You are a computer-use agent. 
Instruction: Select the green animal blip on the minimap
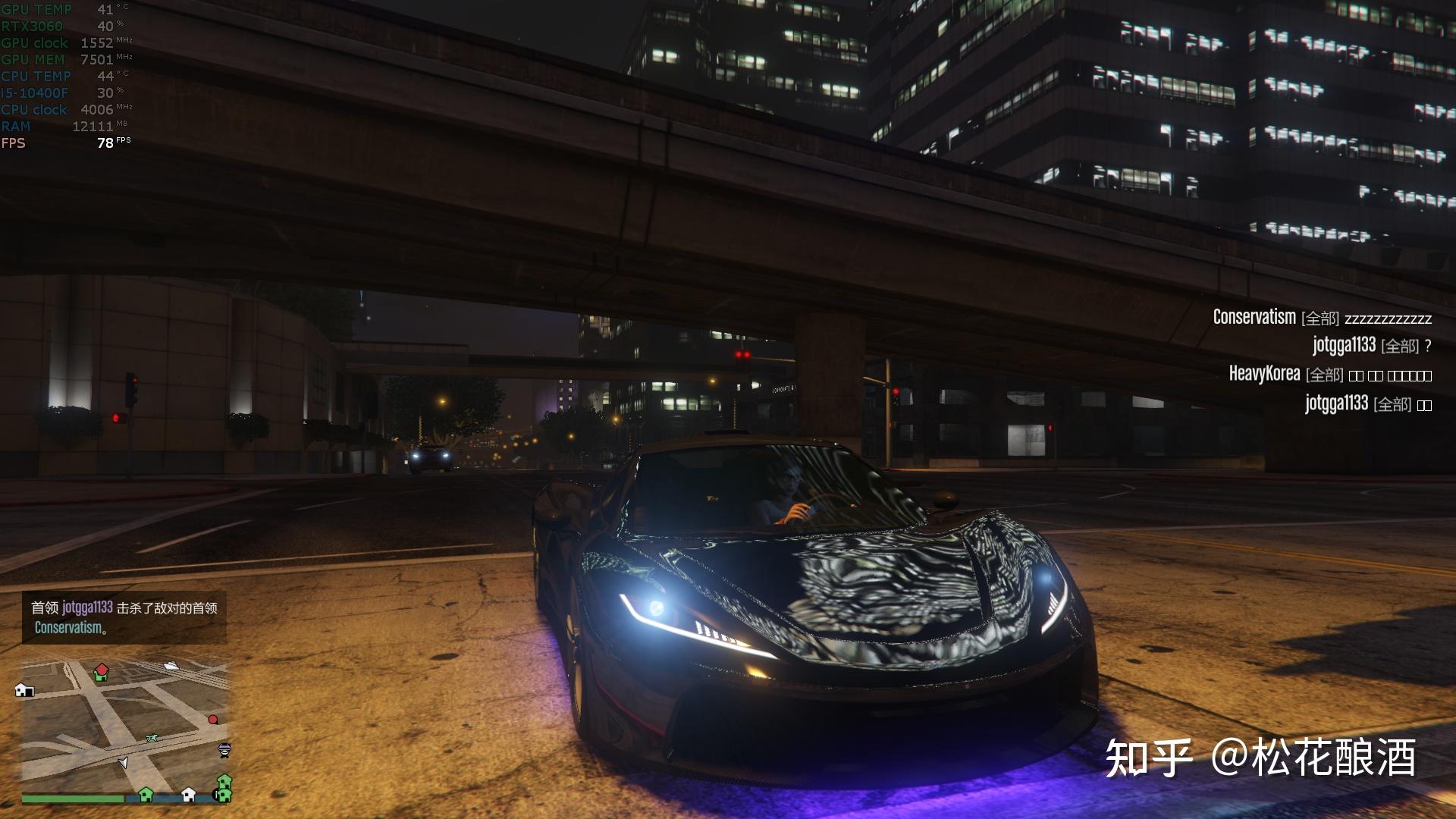(x=151, y=737)
